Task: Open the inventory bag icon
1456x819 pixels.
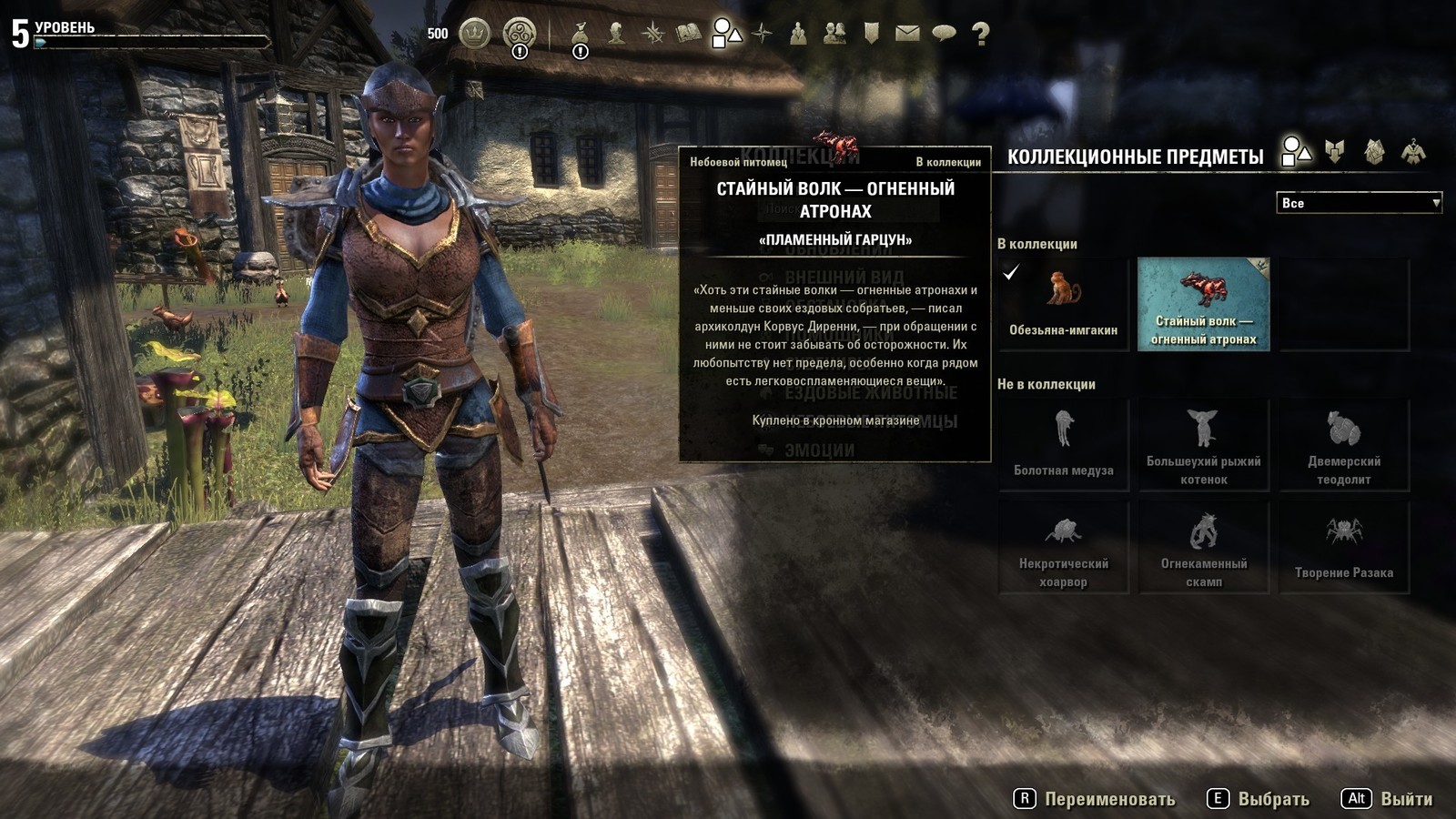Action: tap(580, 34)
